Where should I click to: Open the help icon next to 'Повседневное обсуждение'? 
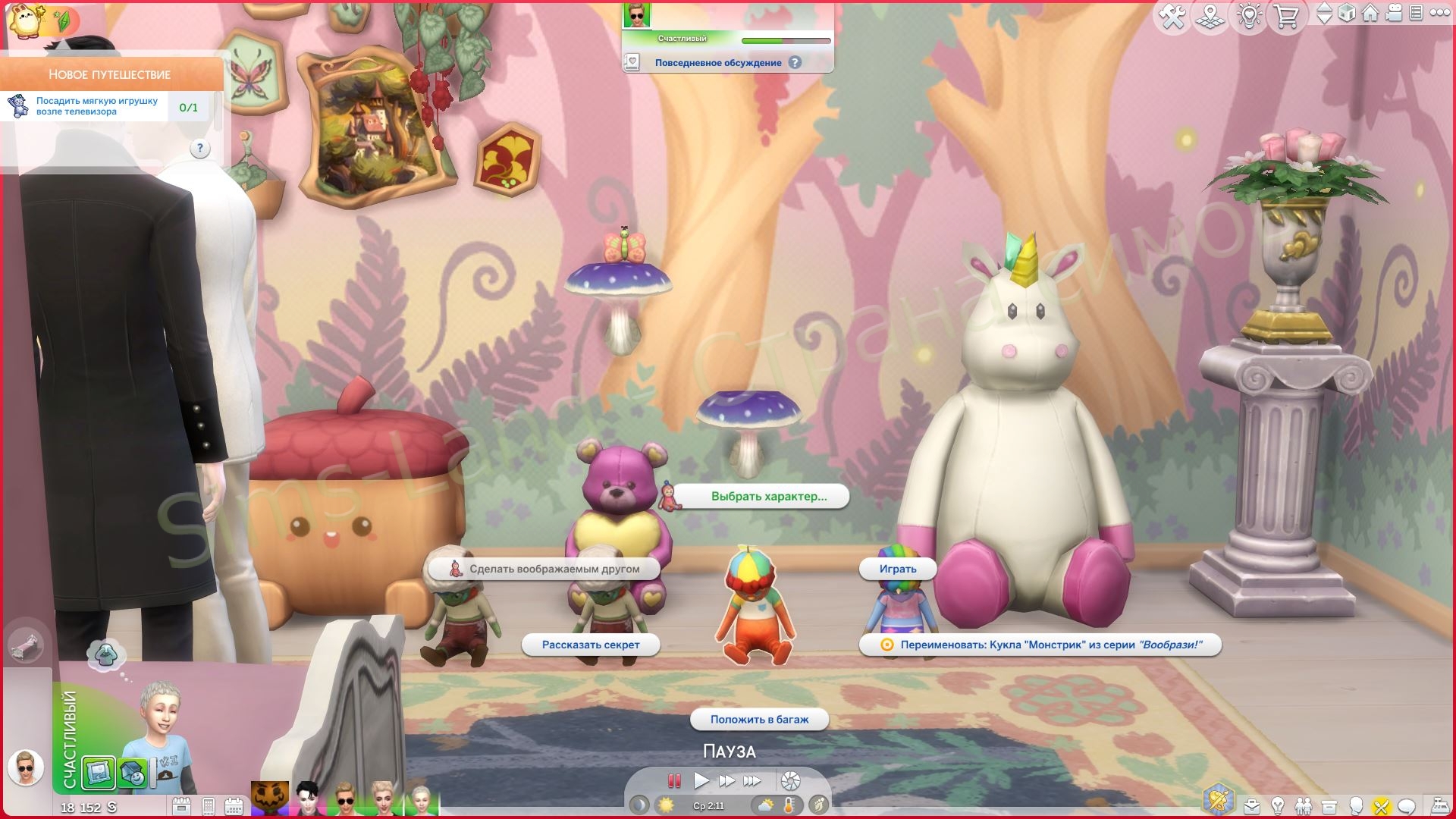[795, 63]
